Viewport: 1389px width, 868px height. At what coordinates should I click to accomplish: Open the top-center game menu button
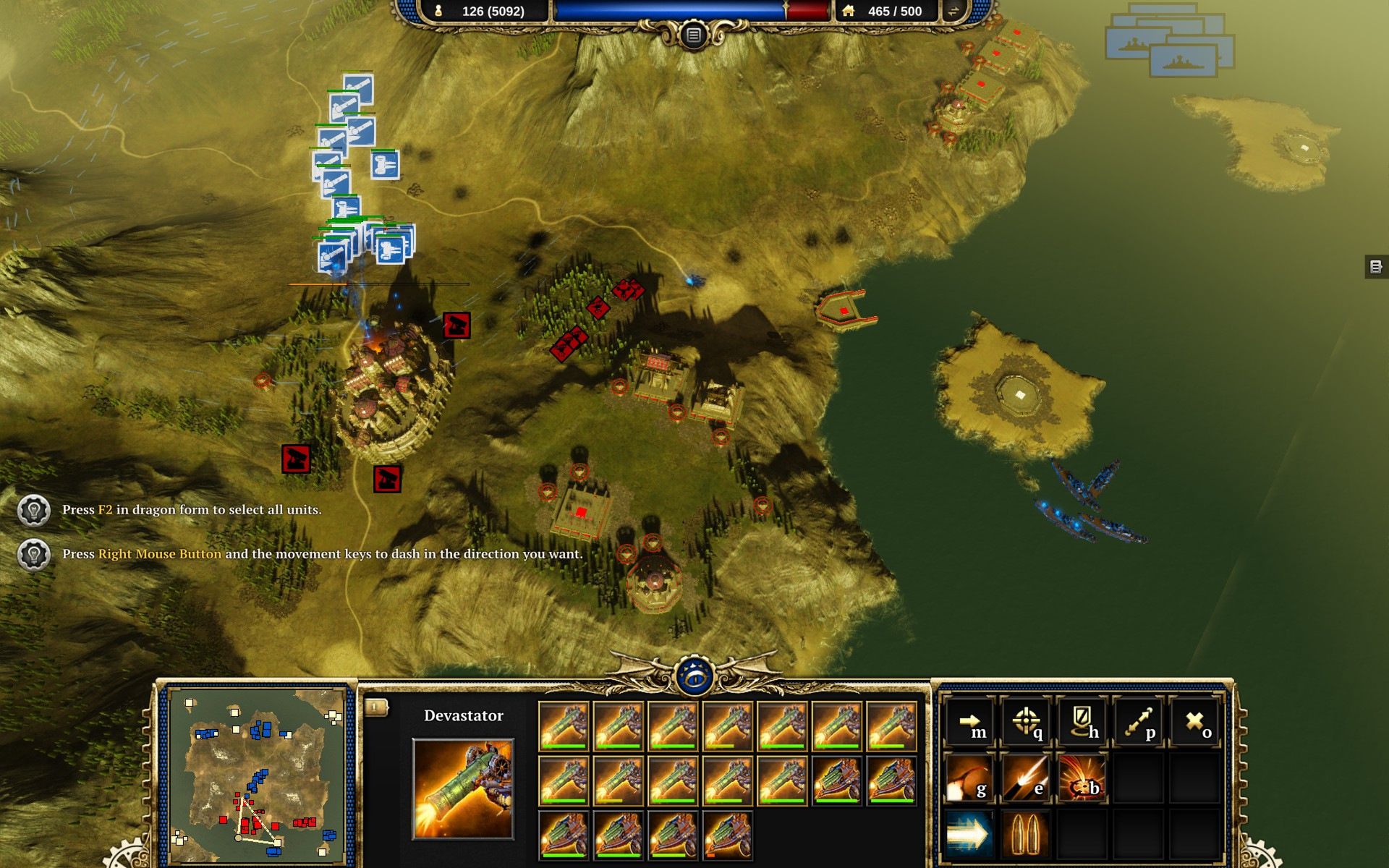click(693, 35)
